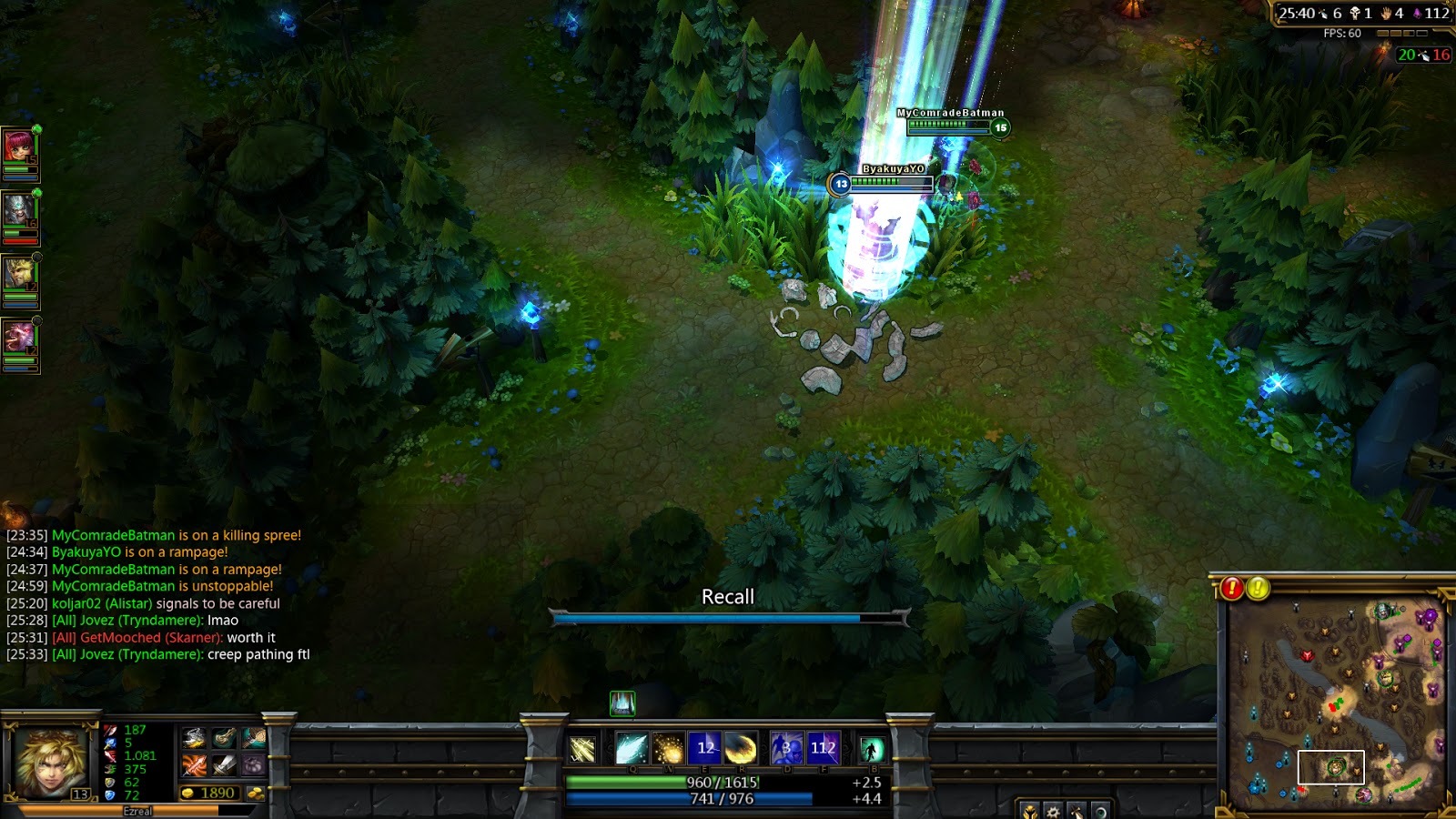Screen dimensions: 1456x819
Task: Click the surrender sword icon near the minimap
Action: tap(1077, 812)
